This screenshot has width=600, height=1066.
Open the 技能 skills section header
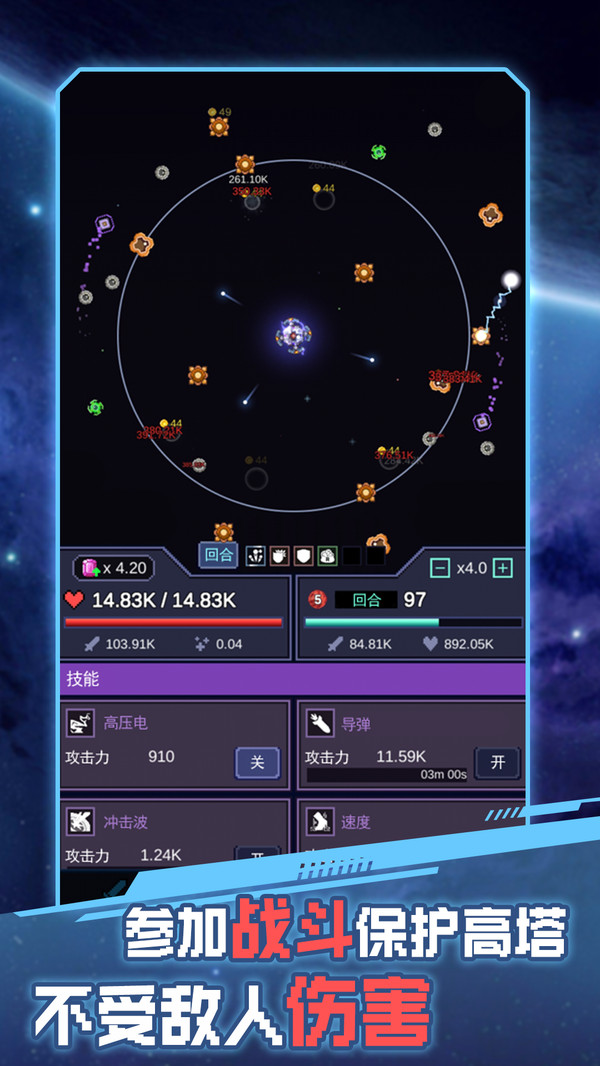tap(292, 679)
